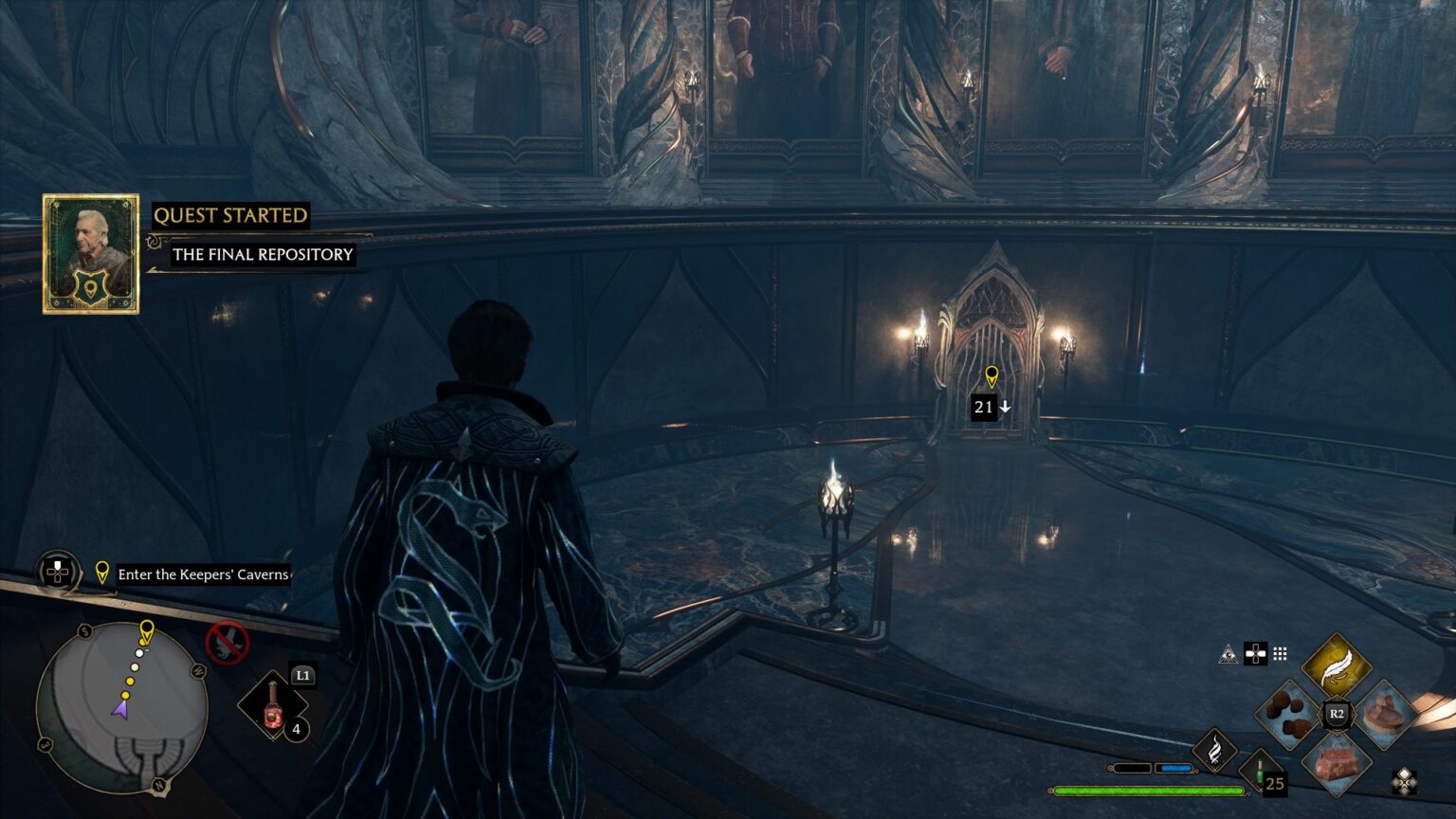Use the green Wiggenweld potion
This screenshot has height=819, width=1456.
1262,771
